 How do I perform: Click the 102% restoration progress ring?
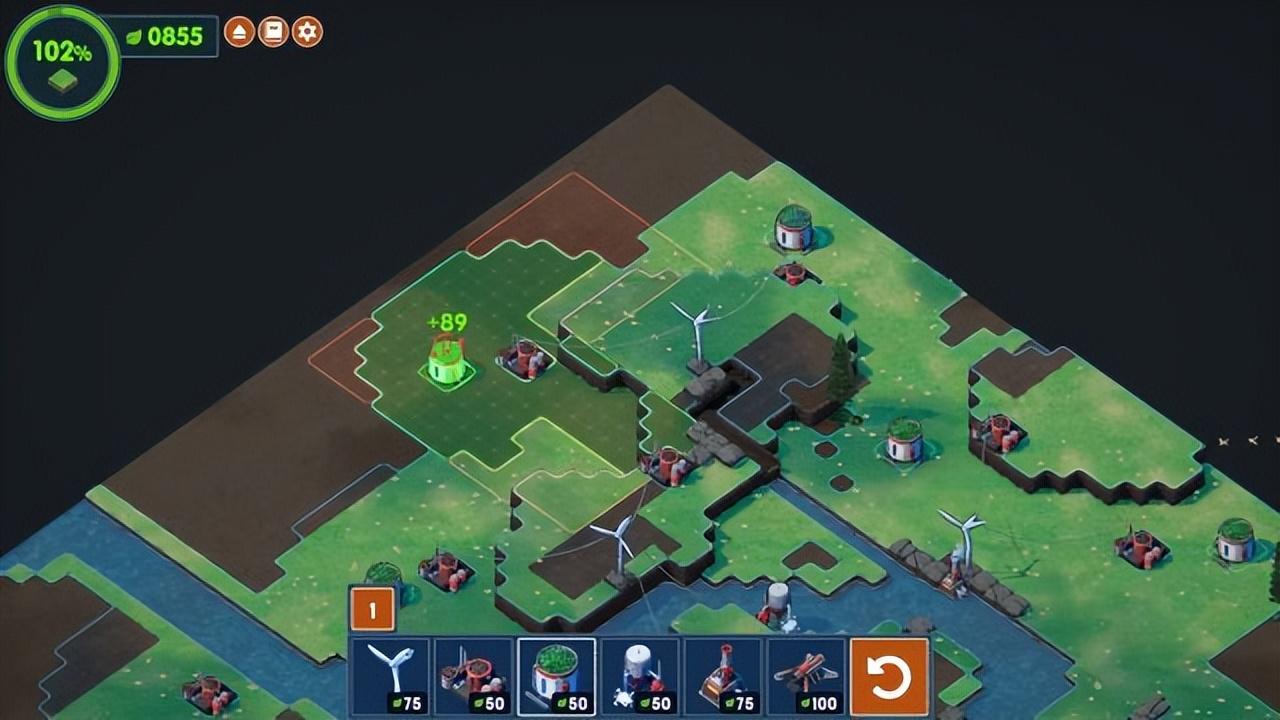[62, 62]
